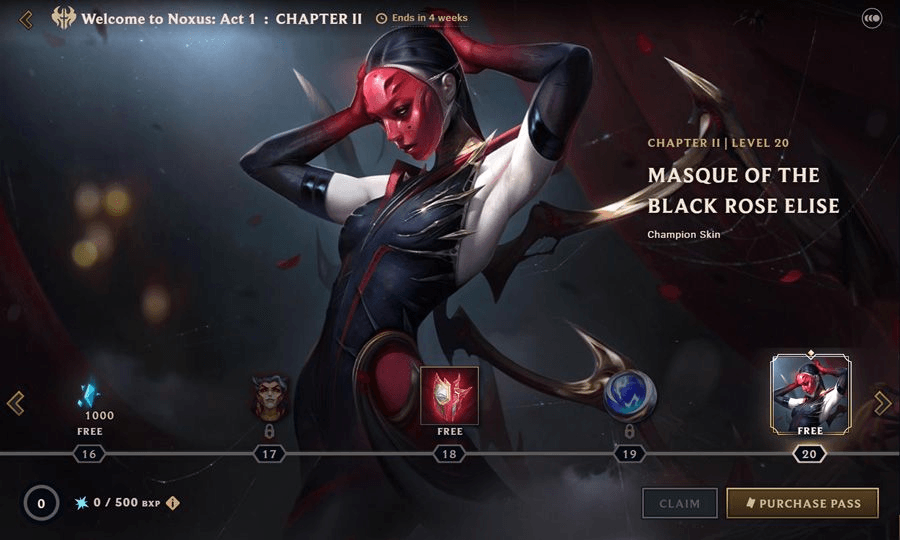Select the 1000 blue essence reward
The height and width of the screenshot is (540, 900).
(x=90, y=398)
